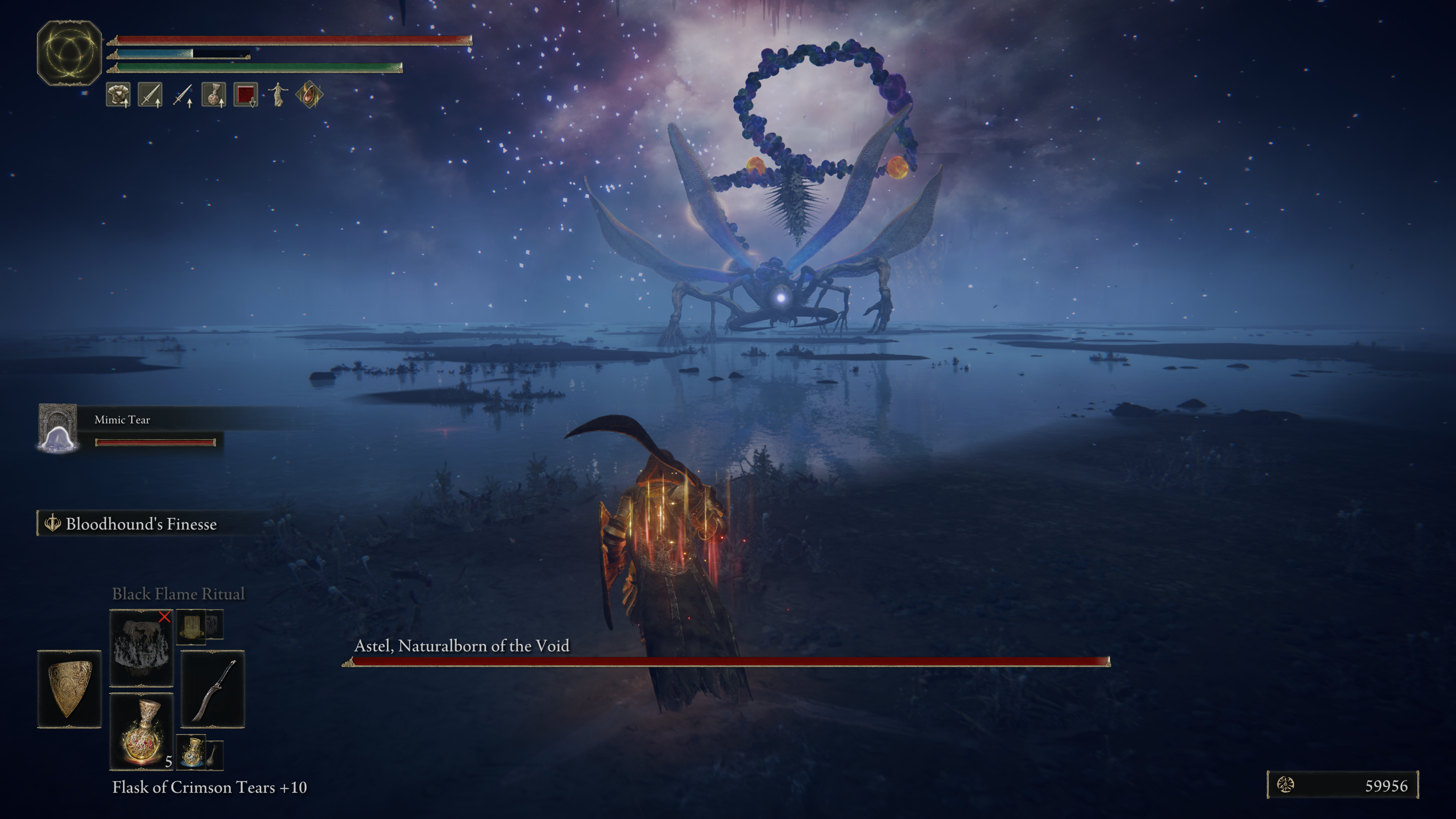Click the chest armor buff status icon
The height and width of the screenshot is (819, 1456).
pyautogui.click(x=118, y=94)
